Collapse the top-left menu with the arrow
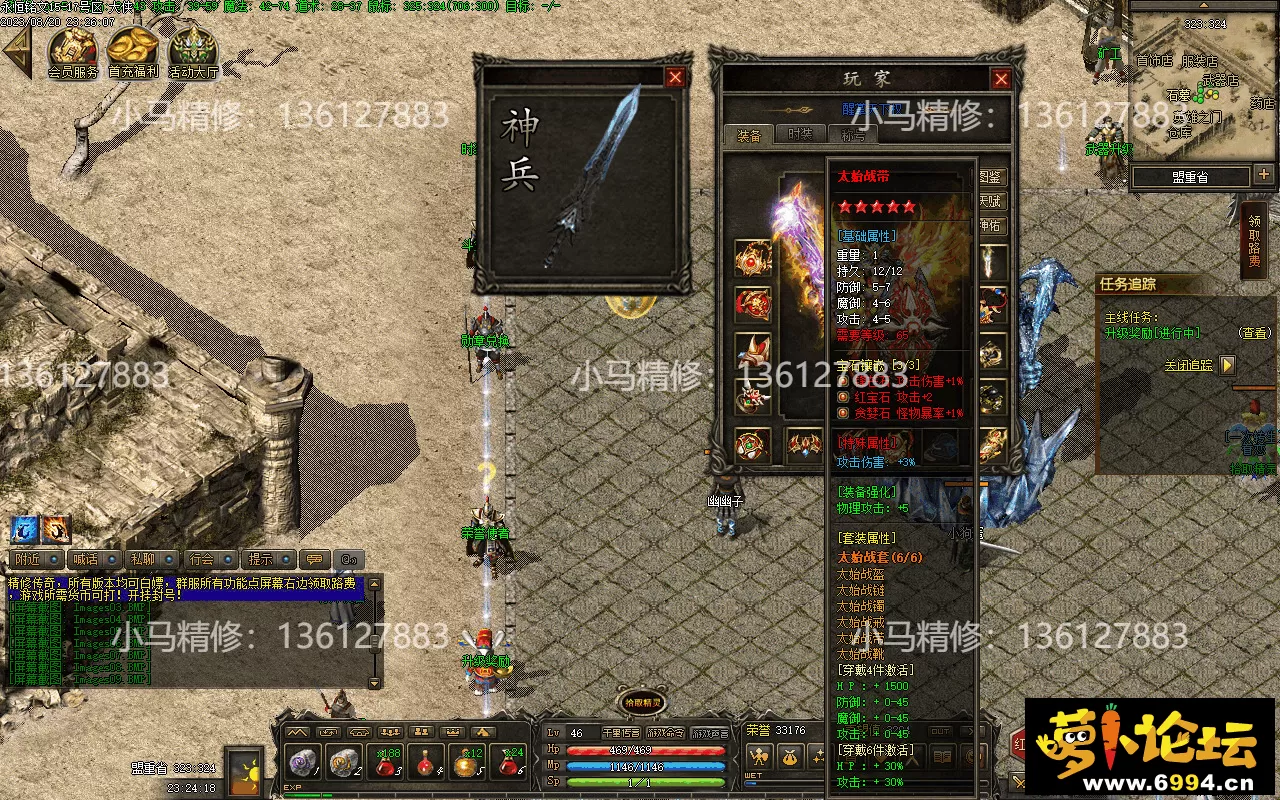The image size is (1280, 800). [x=18, y=52]
